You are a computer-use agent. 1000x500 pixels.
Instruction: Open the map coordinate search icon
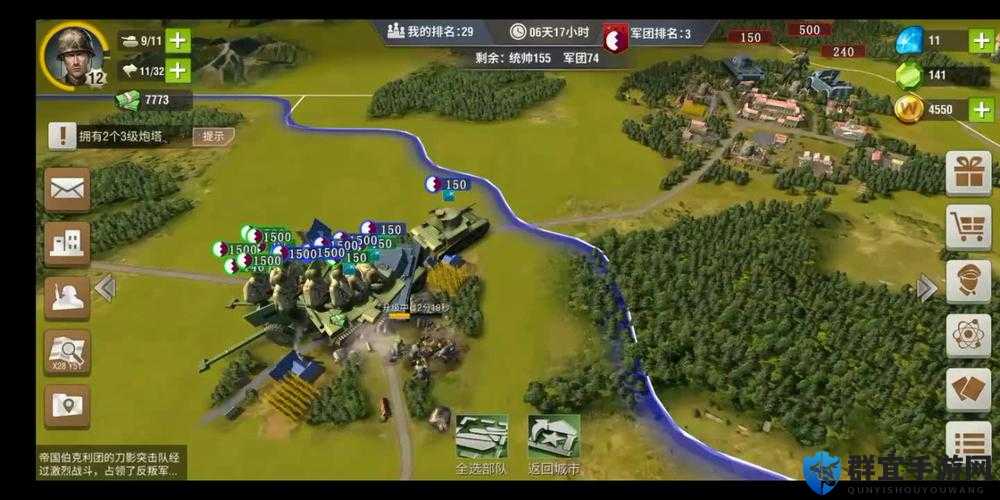[67, 352]
